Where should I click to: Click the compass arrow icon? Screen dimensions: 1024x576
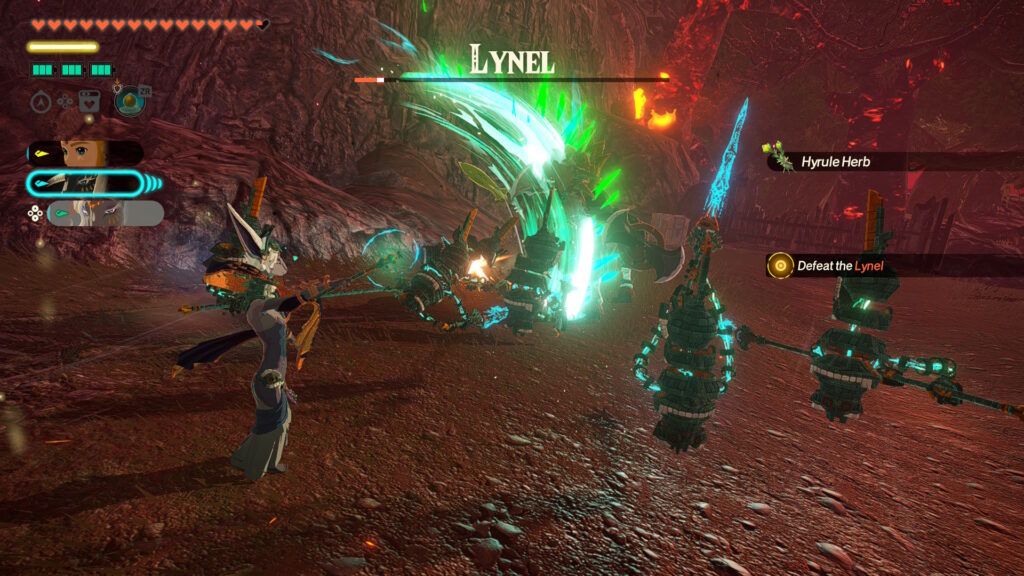(x=41, y=102)
